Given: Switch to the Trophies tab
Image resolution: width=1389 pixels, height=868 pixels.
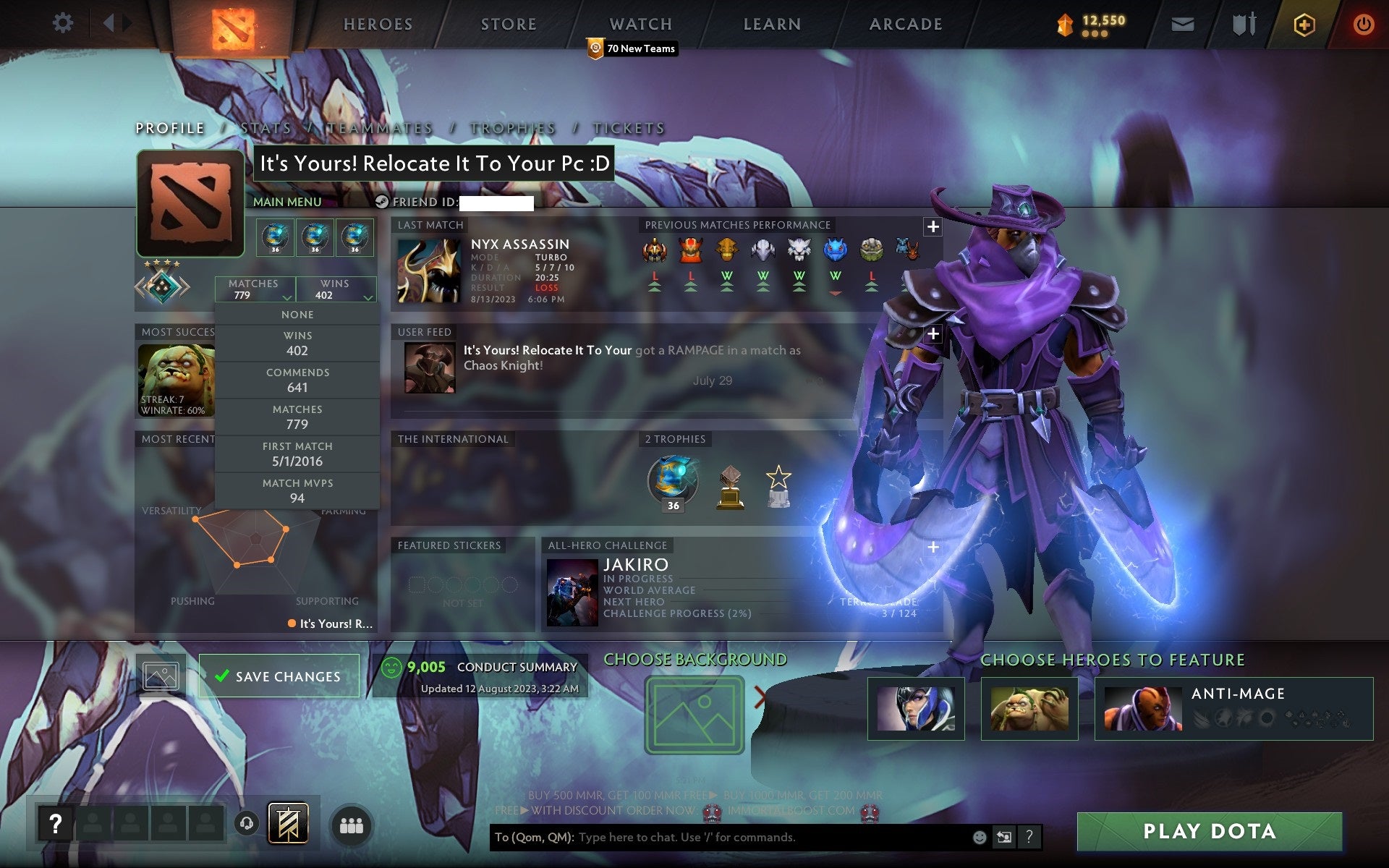Looking at the screenshot, I should click(511, 128).
